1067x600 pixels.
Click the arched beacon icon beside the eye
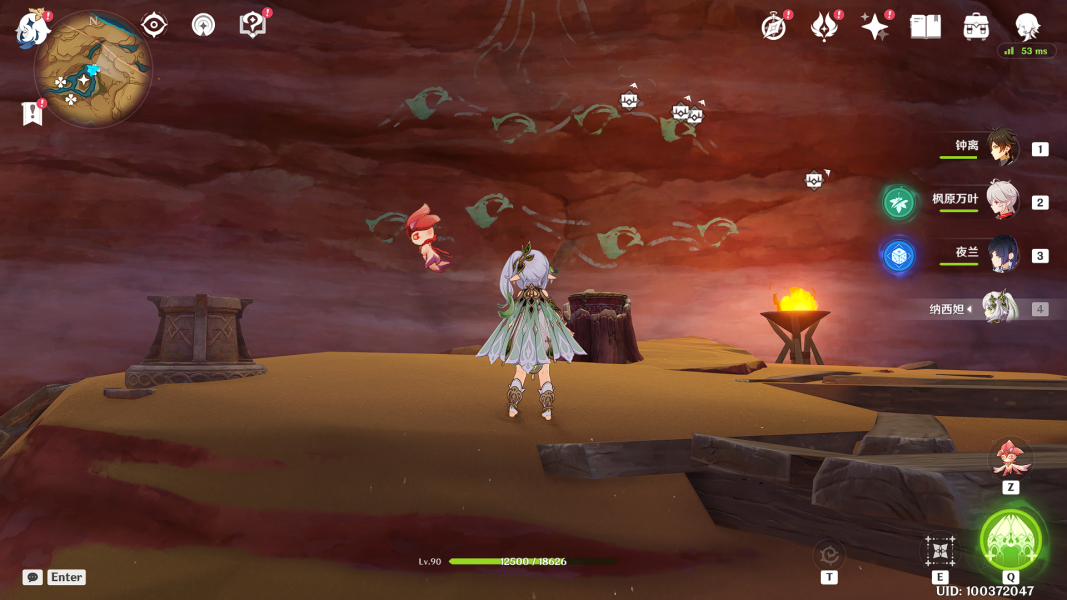(203, 25)
